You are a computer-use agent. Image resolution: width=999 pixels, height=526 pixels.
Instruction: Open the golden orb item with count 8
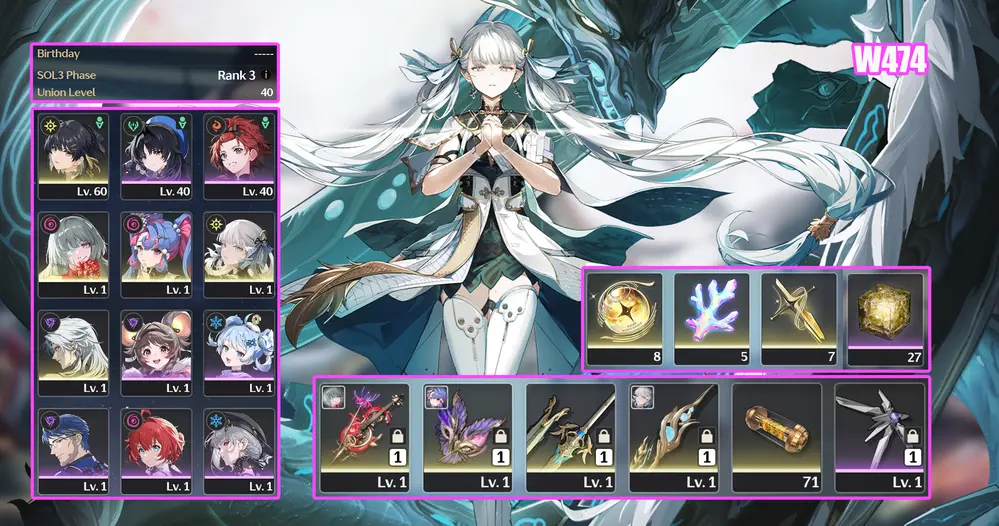(x=625, y=319)
